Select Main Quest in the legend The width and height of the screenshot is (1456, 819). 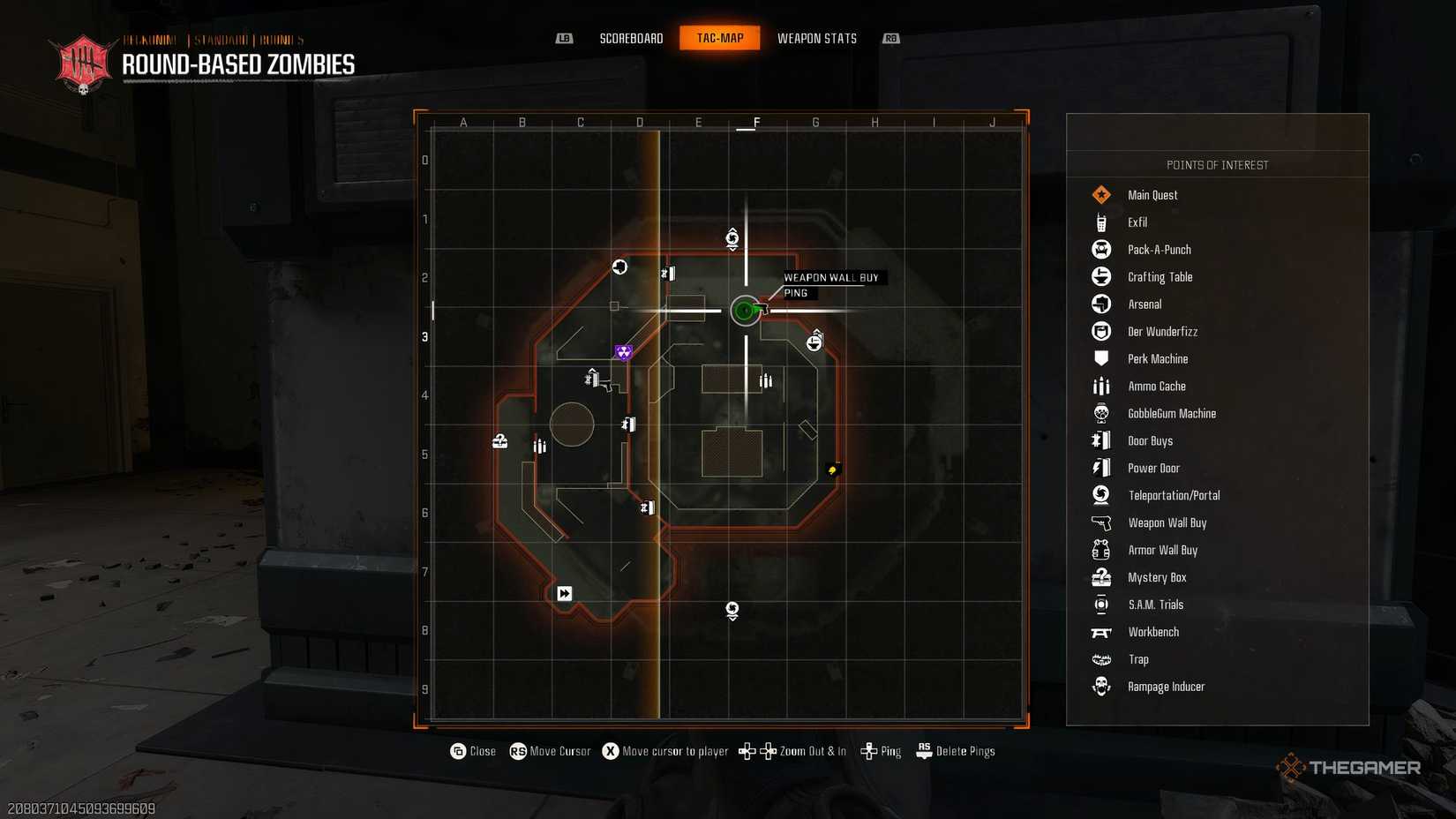coord(1152,195)
